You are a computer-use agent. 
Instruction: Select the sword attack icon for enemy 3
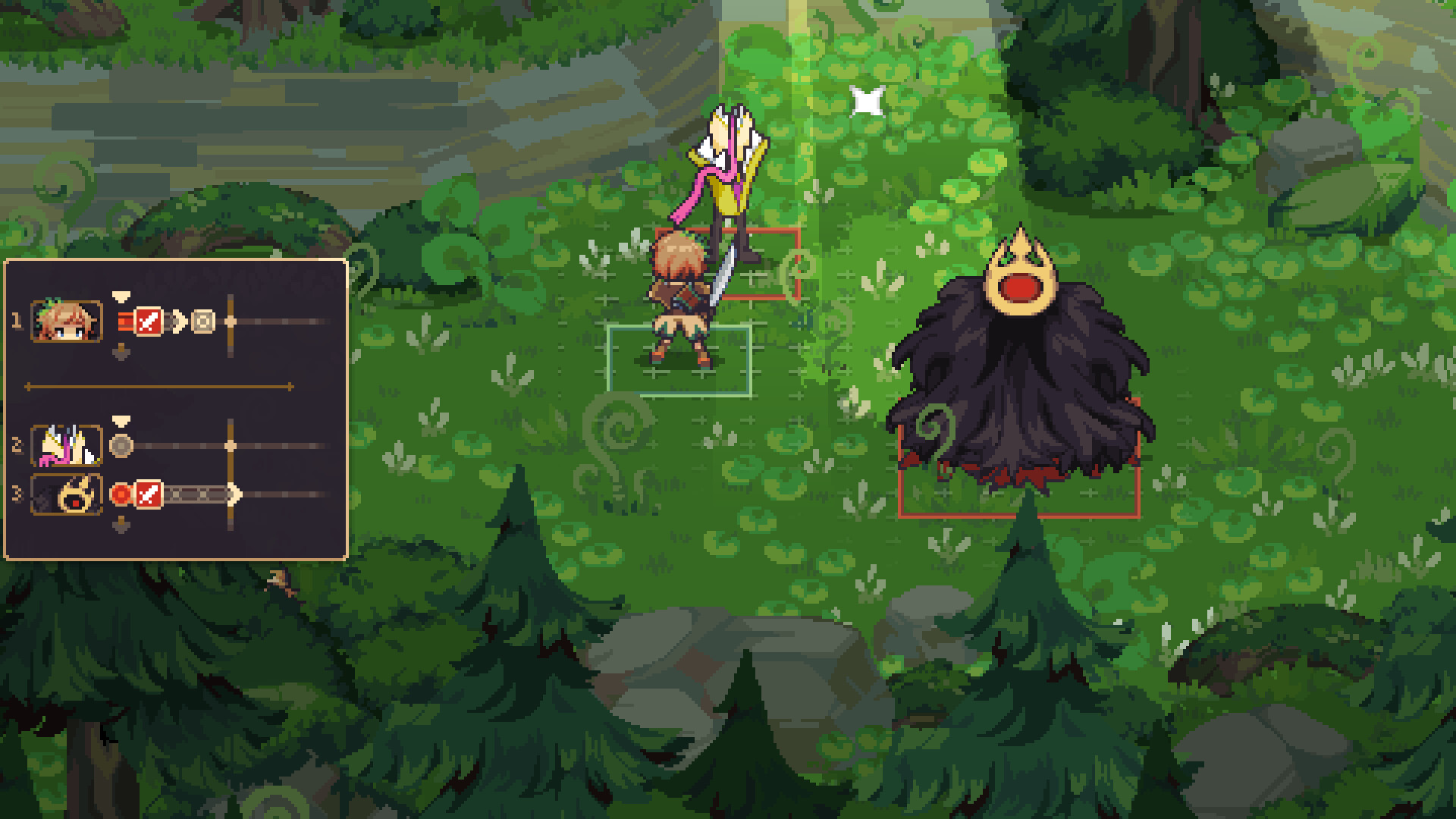coord(149,494)
